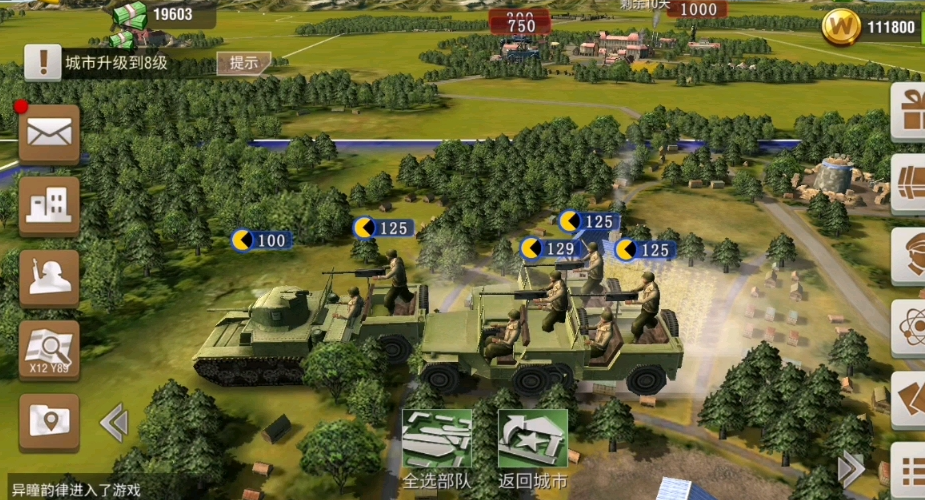The width and height of the screenshot is (925, 500).
Task: Open the officer commander menu
Action: 908,255
